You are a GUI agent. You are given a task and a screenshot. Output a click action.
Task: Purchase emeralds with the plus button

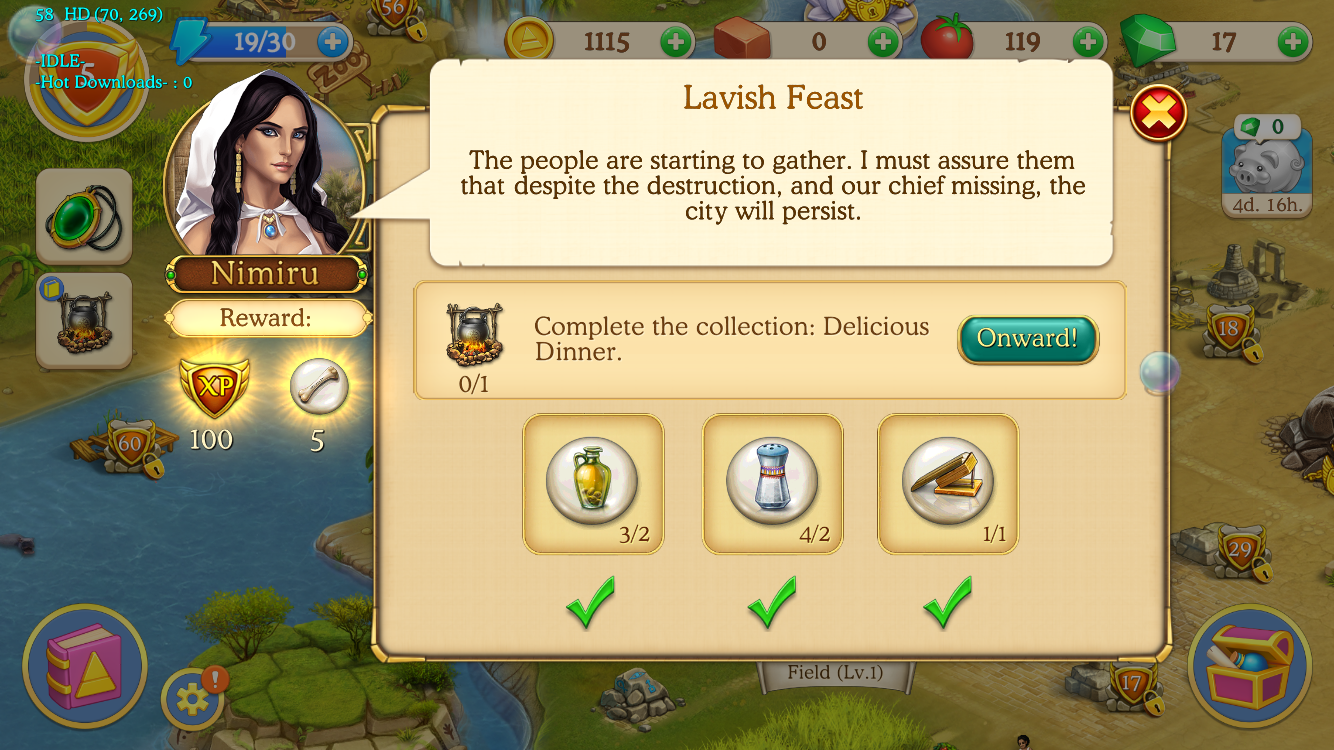tap(1293, 42)
